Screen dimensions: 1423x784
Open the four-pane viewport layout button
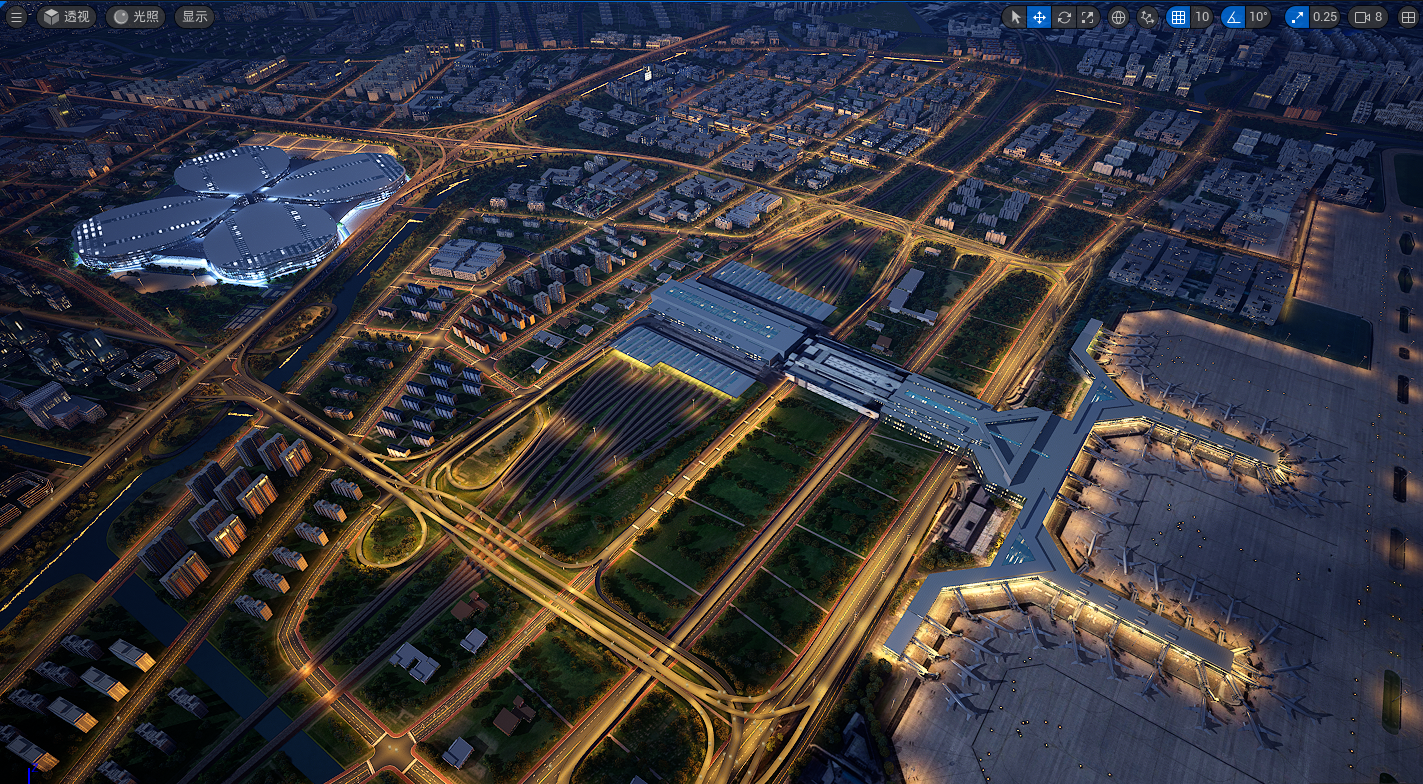pos(1408,17)
